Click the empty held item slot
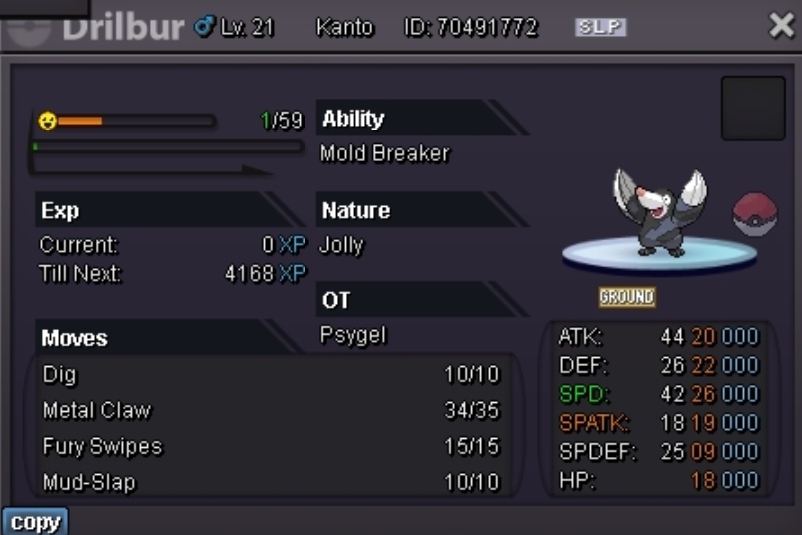The width and height of the screenshot is (802, 535). coord(752,108)
